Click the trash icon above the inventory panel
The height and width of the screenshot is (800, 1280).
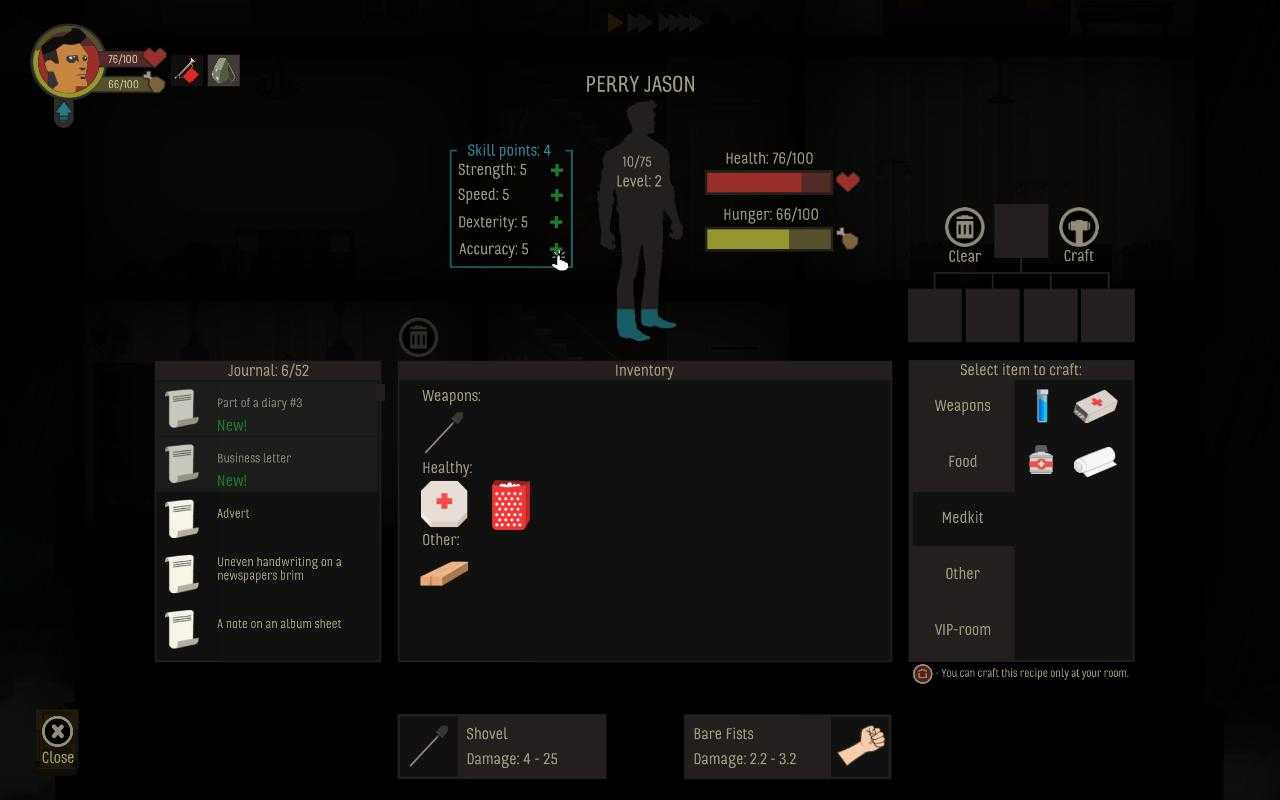(418, 336)
